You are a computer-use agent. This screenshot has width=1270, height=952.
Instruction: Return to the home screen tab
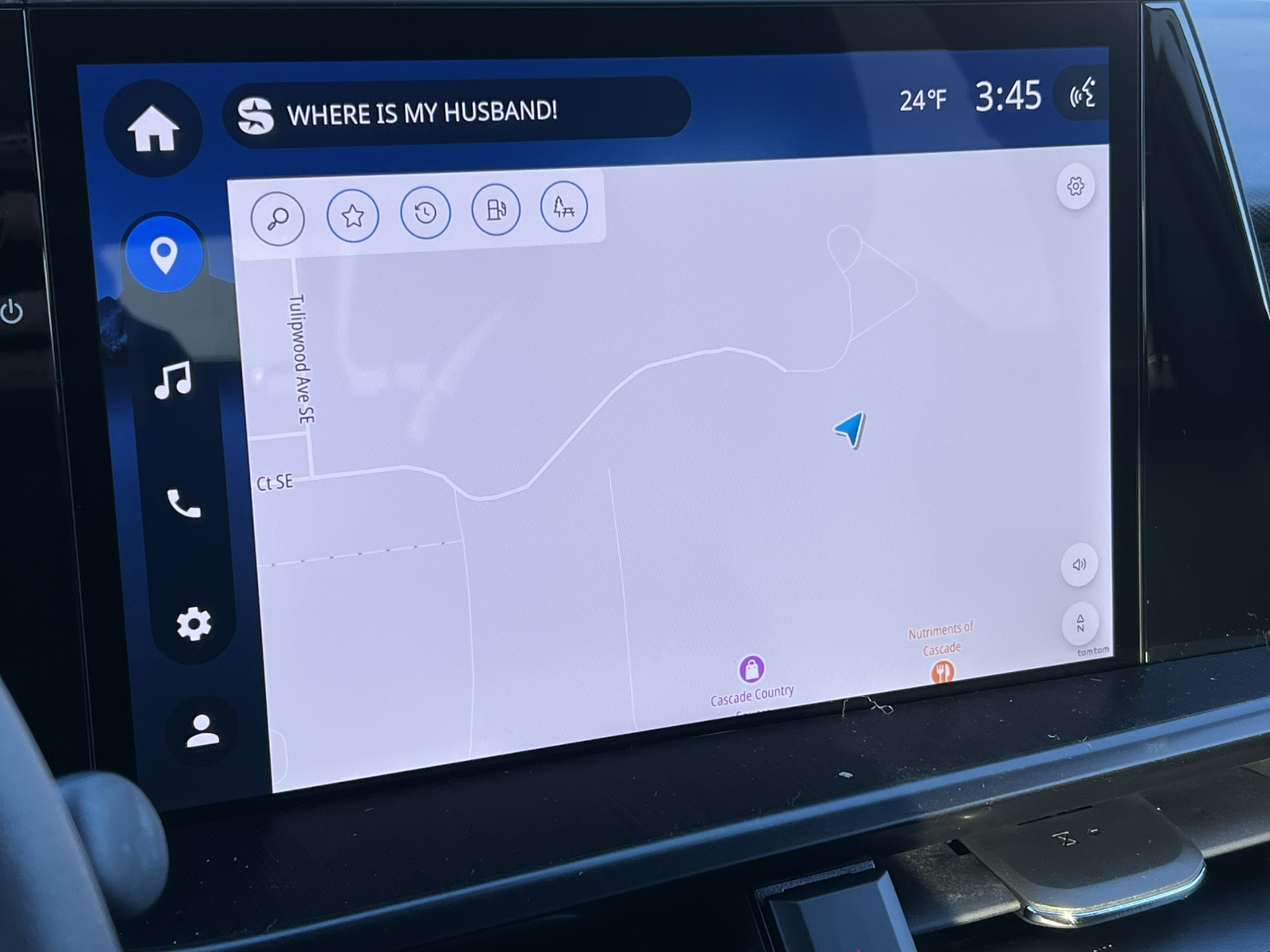point(153,132)
